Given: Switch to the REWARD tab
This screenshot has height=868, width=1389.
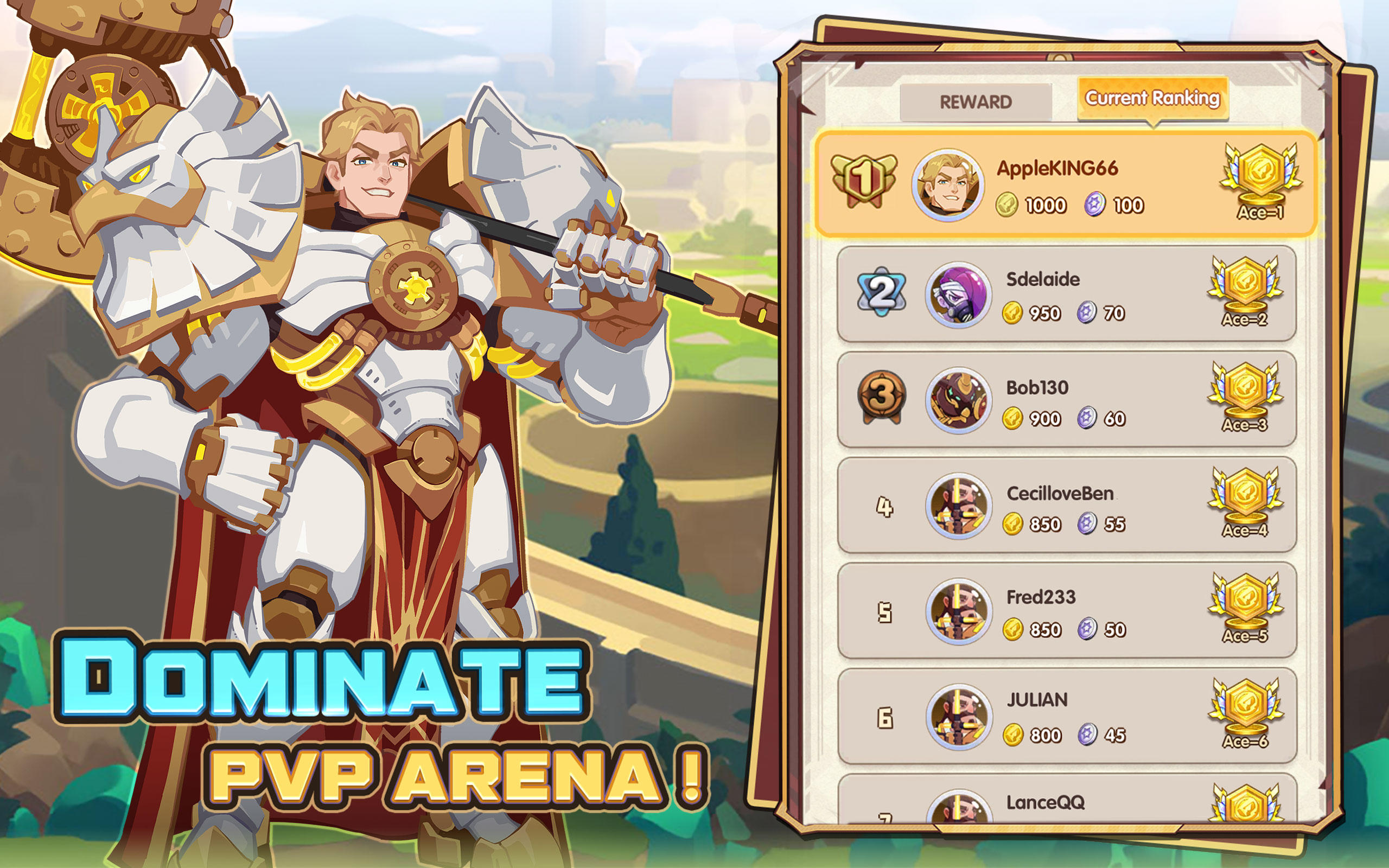Looking at the screenshot, I should (976, 100).
